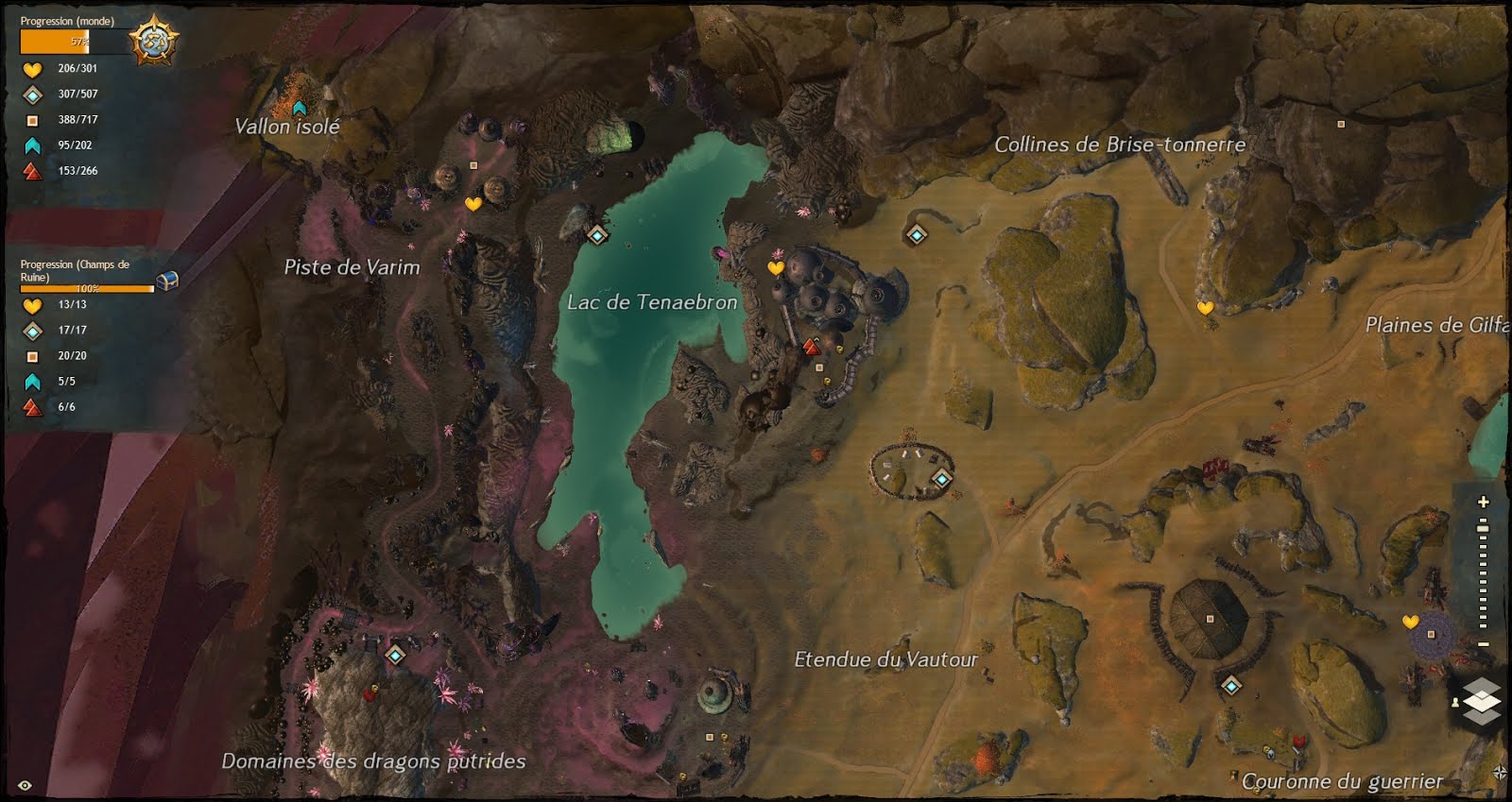Click the waypoint chevron icon showing 95/202
The height and width of the screenshot is (802, 1512).
31,145
